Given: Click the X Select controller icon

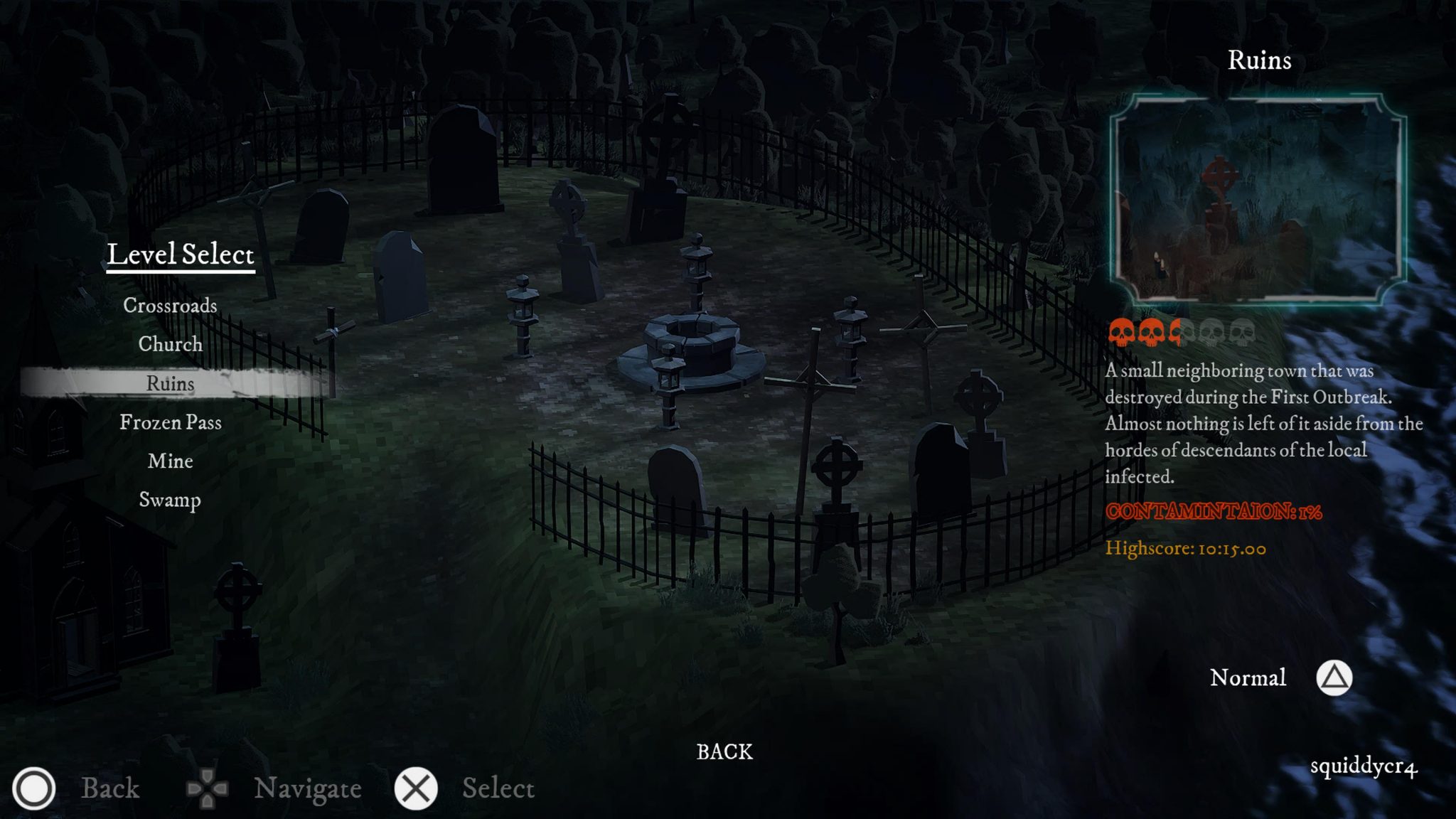Looking at the screenshot, I should [416, 789].
